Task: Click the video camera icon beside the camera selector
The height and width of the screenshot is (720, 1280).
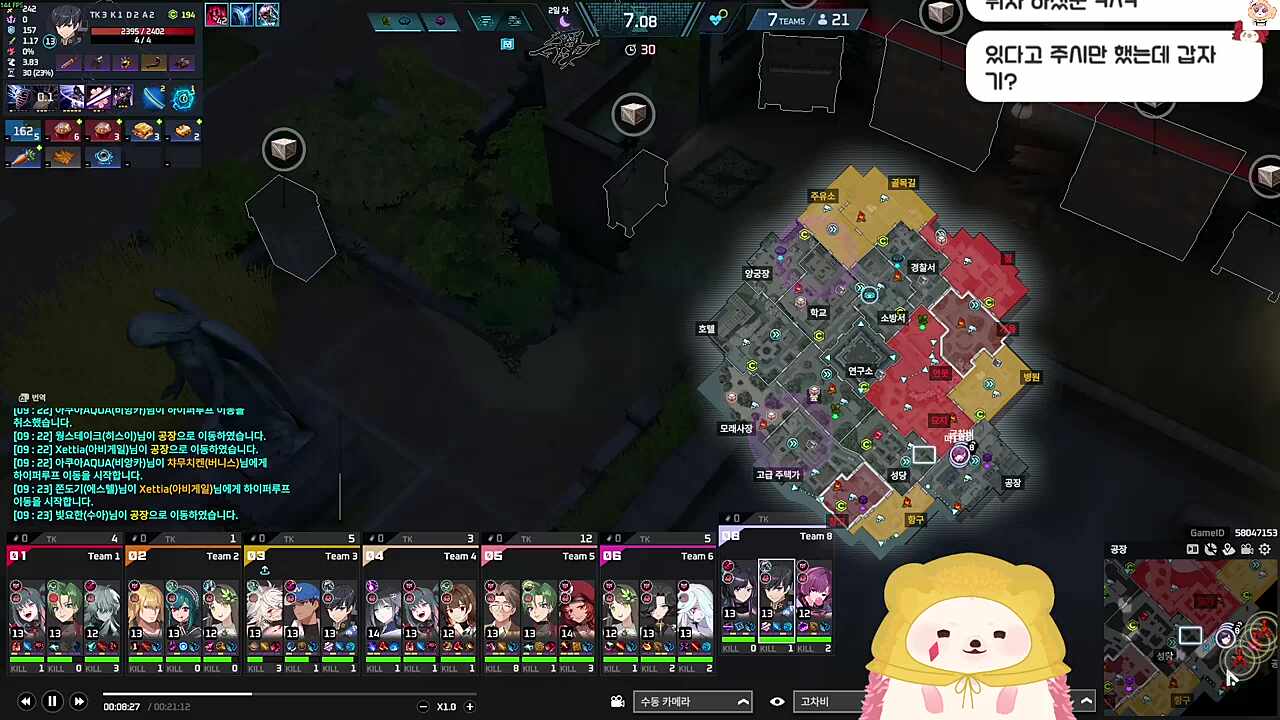Action: pos(617,701)
